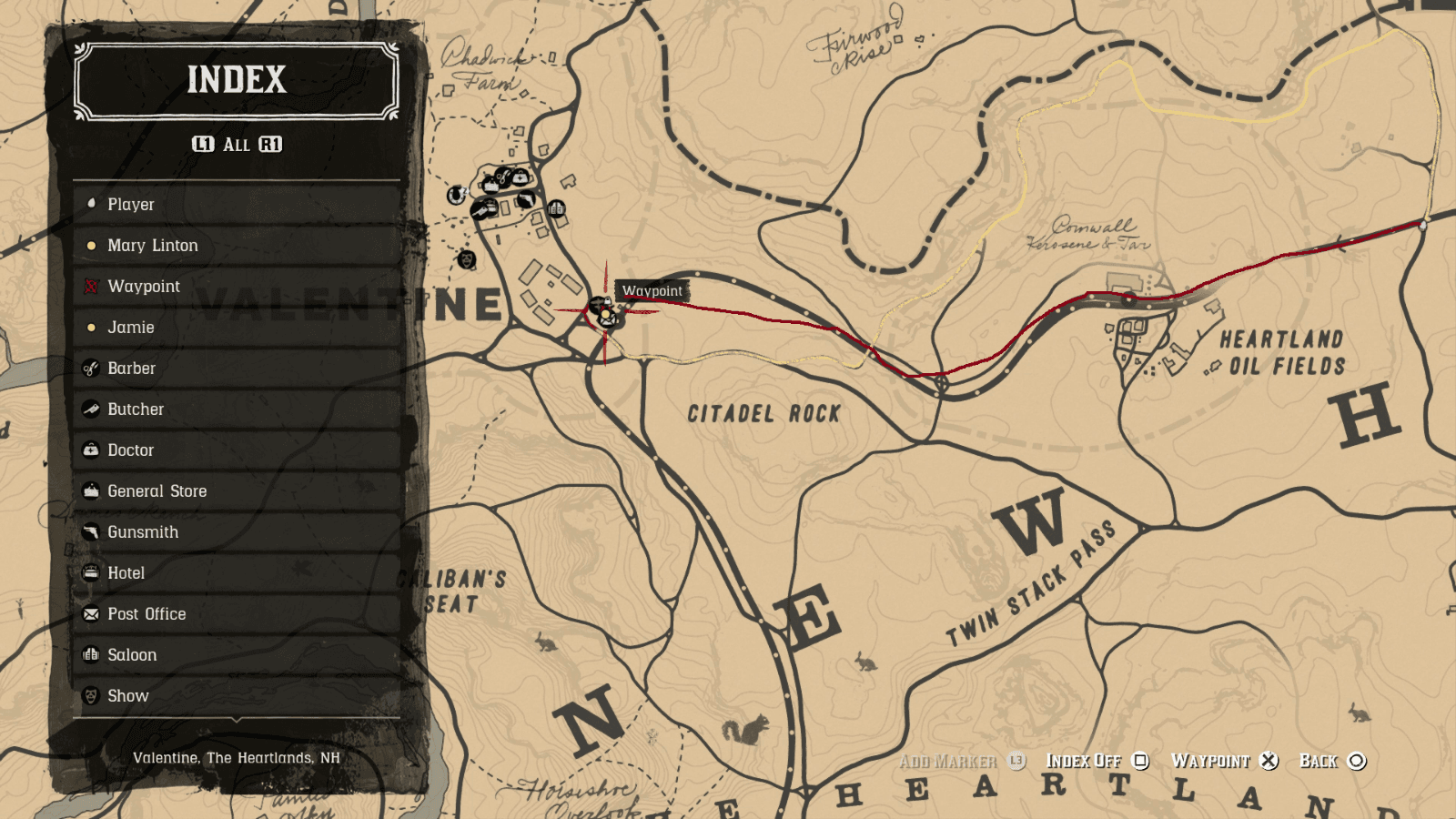
Task: Remove the waypoint using the Waypoint X option
Action: click(1267, 761)
